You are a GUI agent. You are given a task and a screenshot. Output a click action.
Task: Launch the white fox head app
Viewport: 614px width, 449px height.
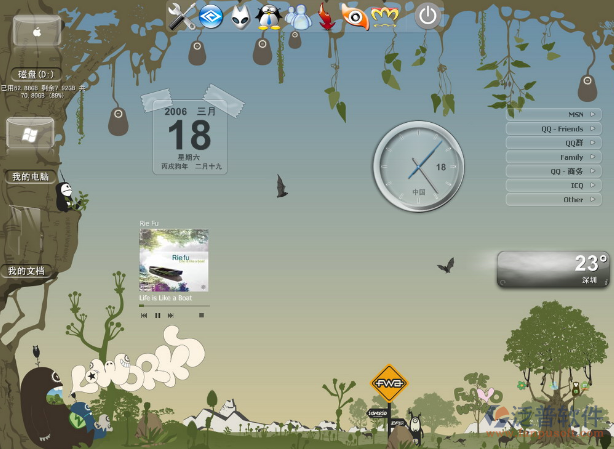tap(240, 15)
